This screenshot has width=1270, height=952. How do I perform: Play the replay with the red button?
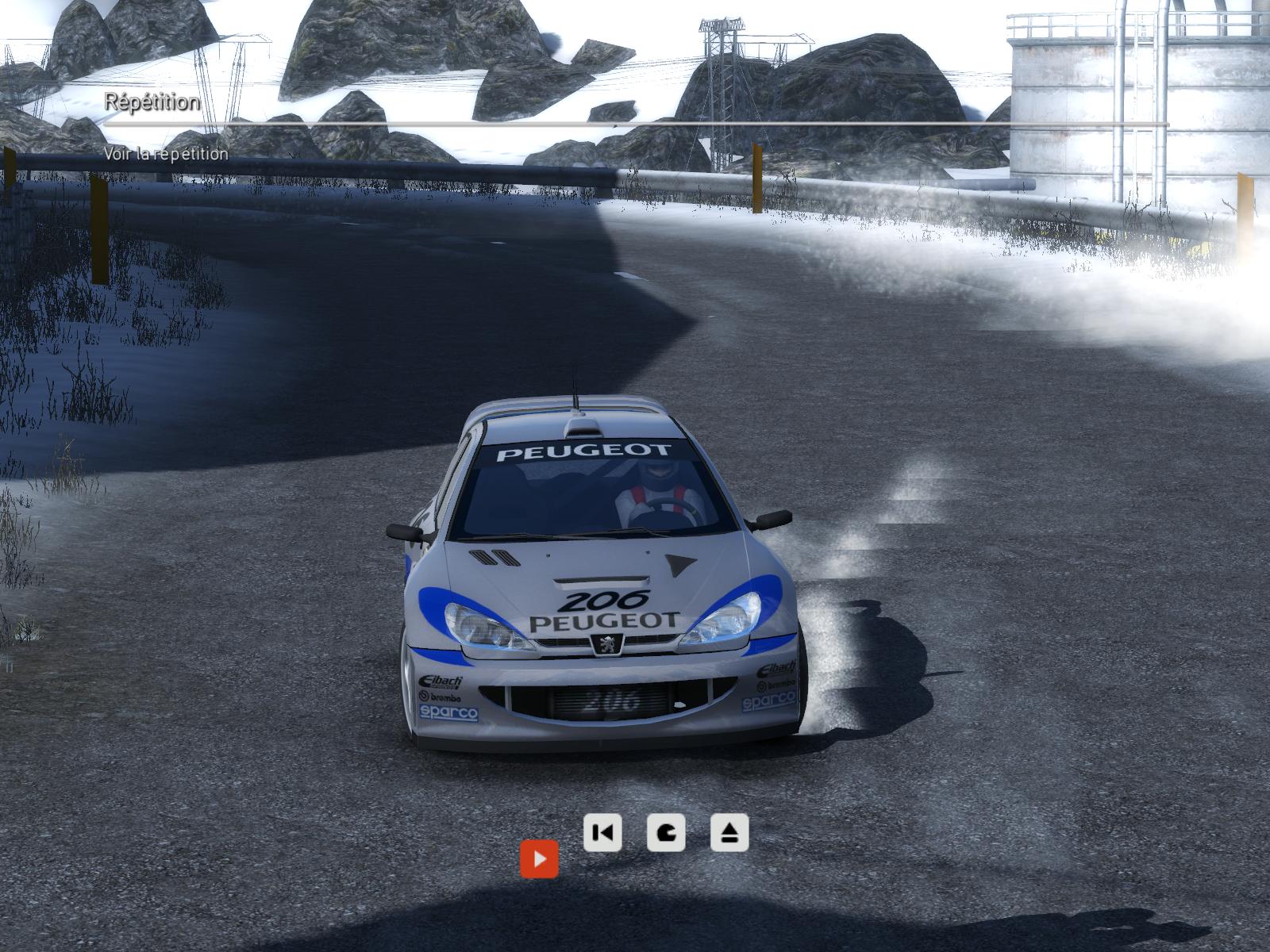click(539, 859)
